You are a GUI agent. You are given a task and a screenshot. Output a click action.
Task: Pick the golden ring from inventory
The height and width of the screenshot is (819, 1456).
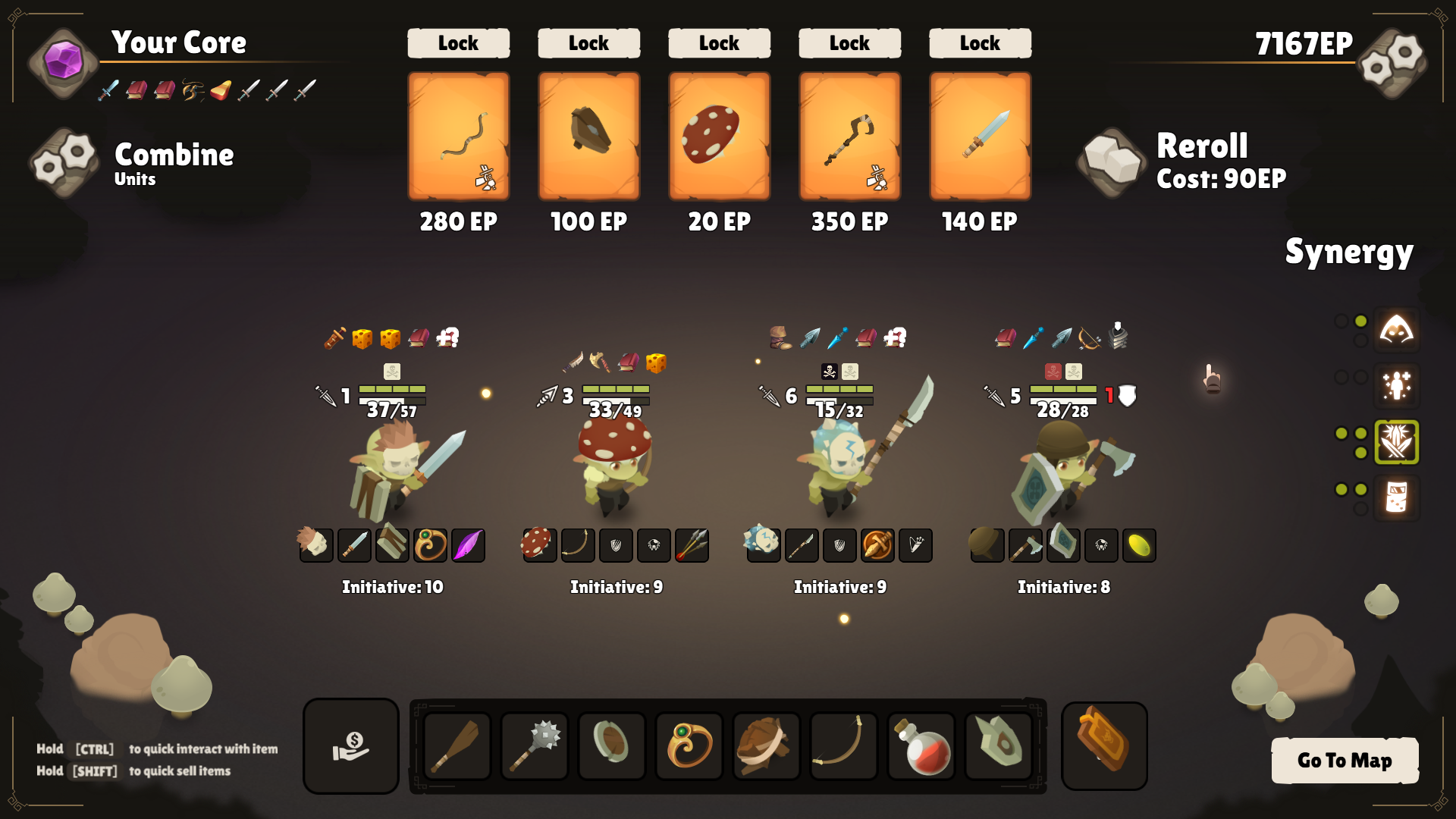[x=689, y=746]
